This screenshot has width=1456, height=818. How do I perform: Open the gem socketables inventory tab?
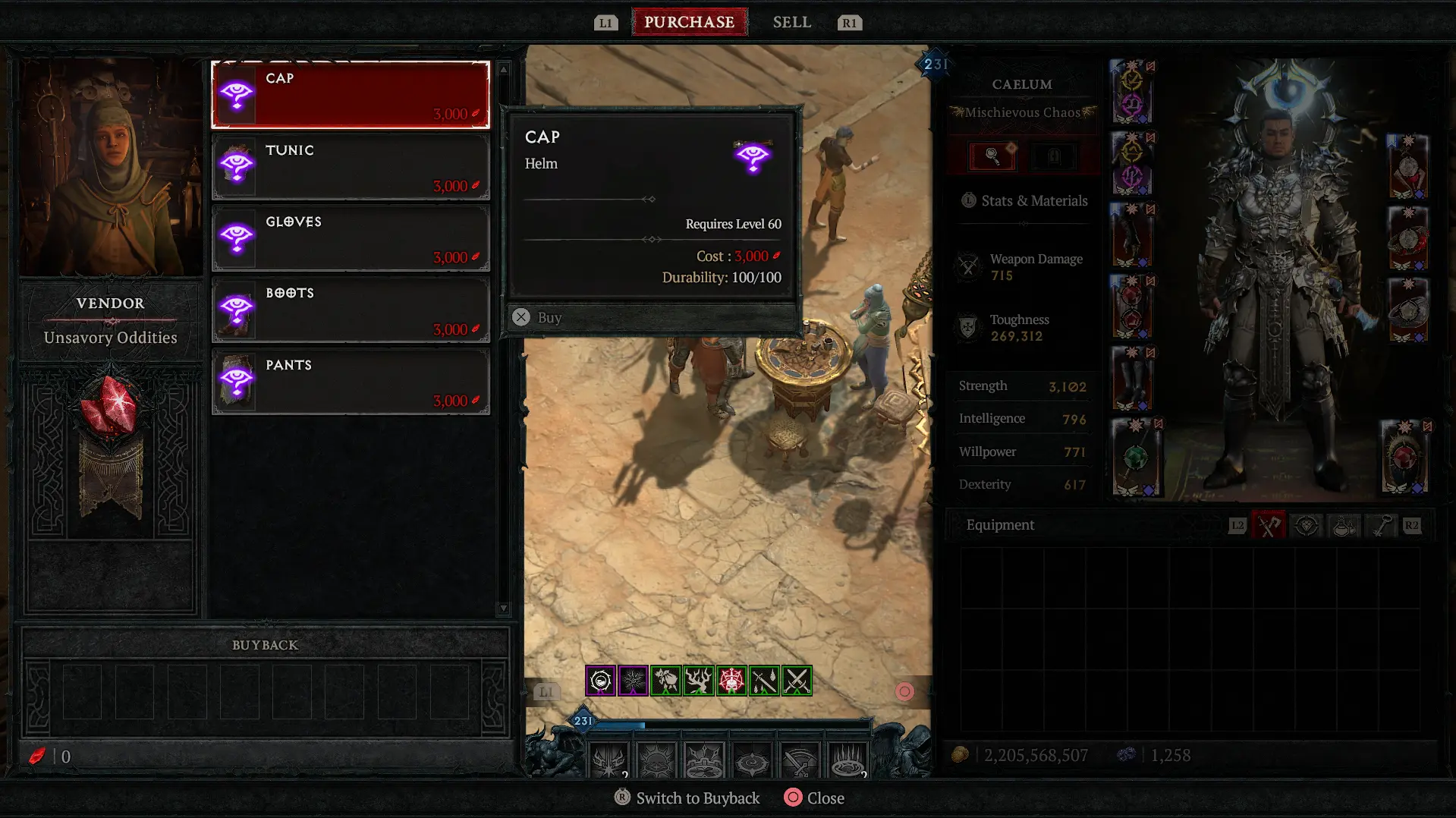pyautogui.click(x=1306, y=525)
